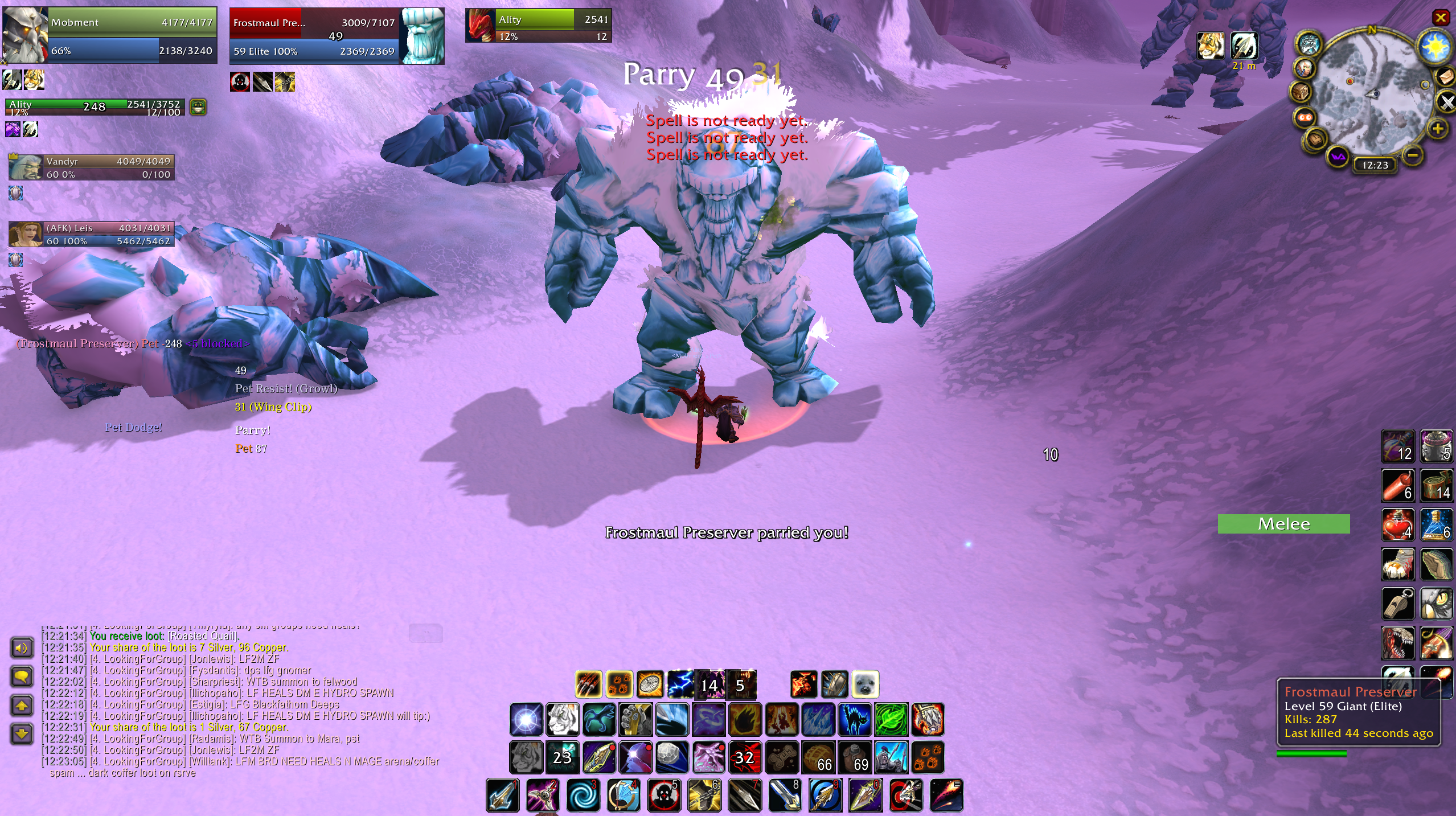Image resolution: width=1456 pixels, height=816 pixels.
Task: Use the bread food item with count 66
Action: 818,757
